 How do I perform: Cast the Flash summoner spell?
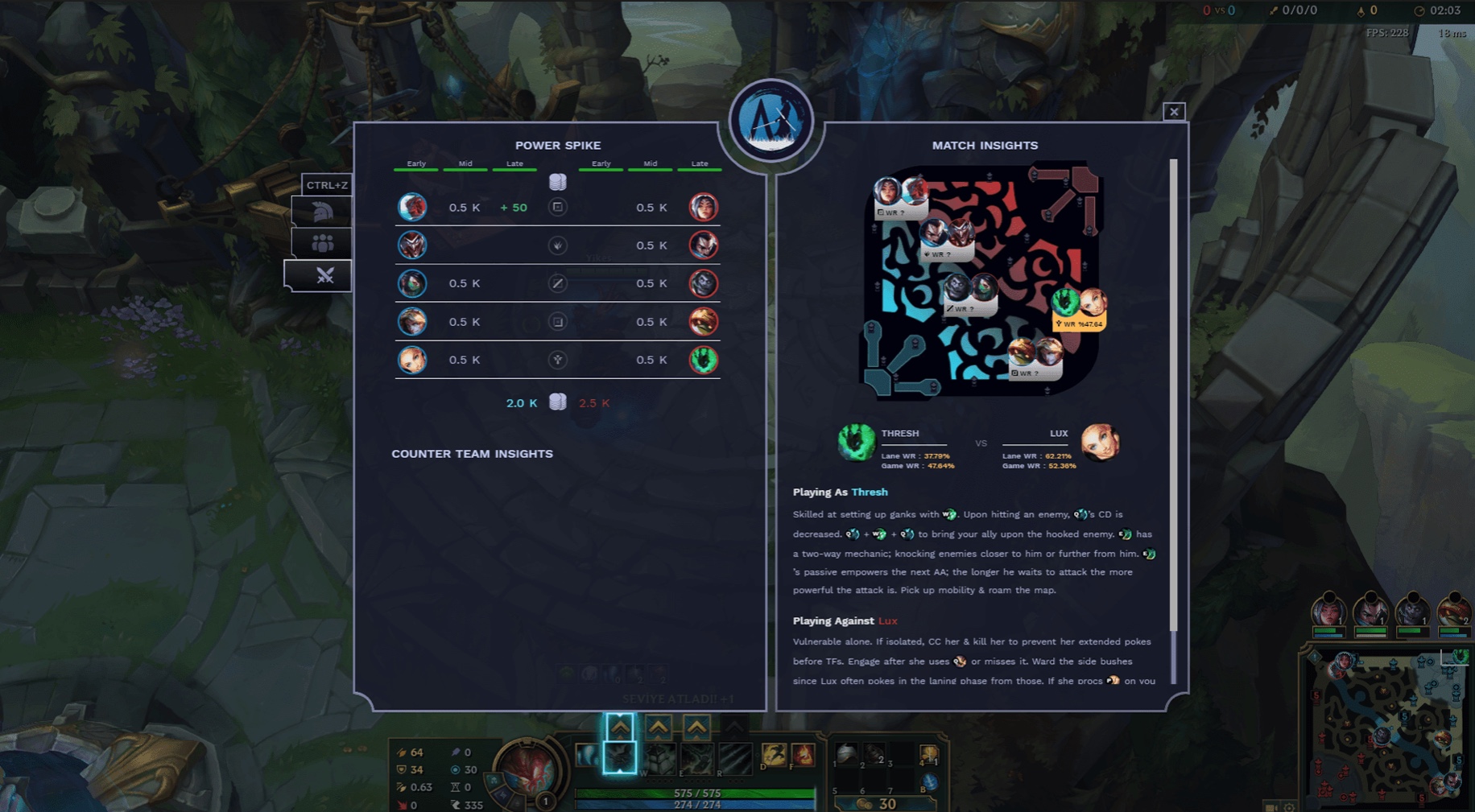774,754
